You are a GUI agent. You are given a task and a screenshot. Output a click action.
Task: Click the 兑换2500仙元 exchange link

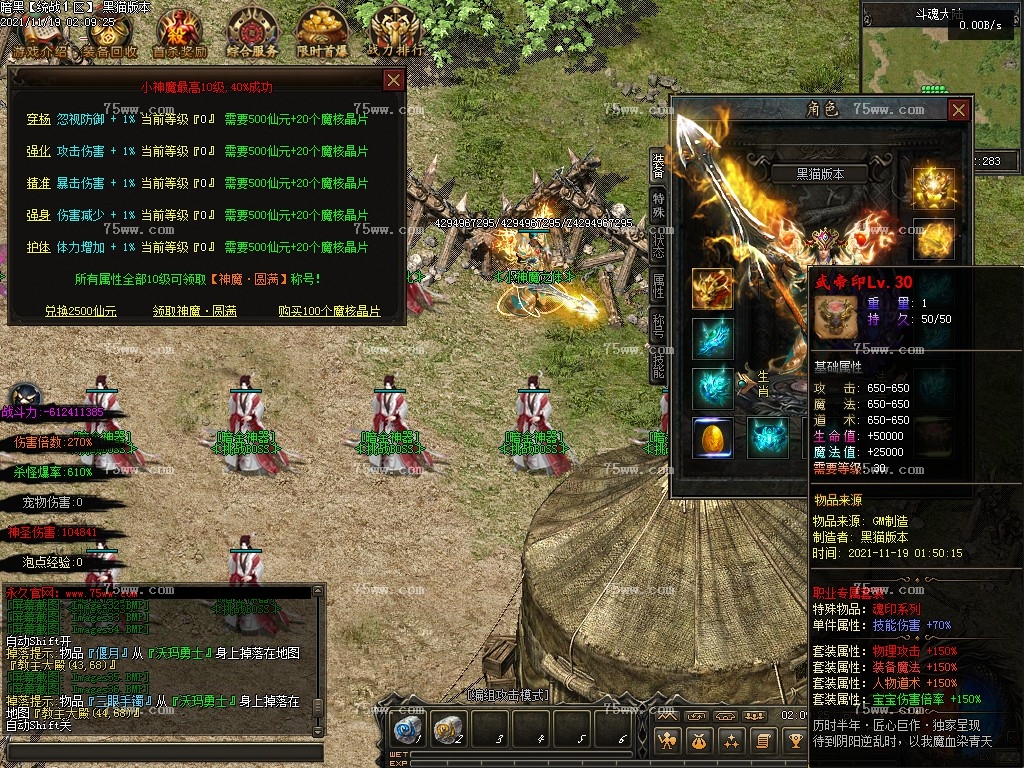pos(81,311)
